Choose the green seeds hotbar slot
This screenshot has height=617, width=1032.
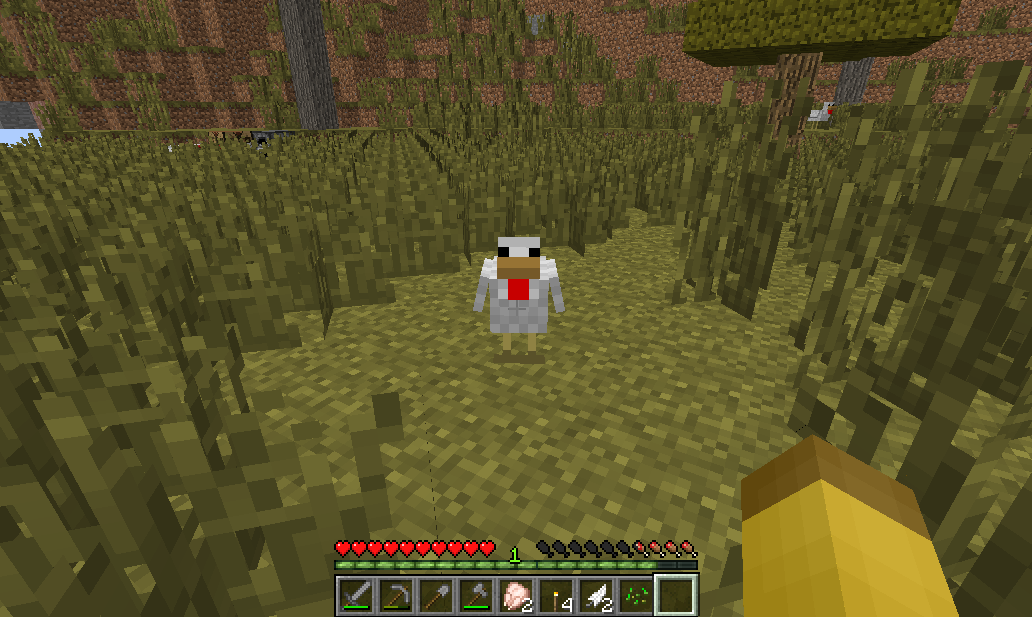(x=634, y=596)
